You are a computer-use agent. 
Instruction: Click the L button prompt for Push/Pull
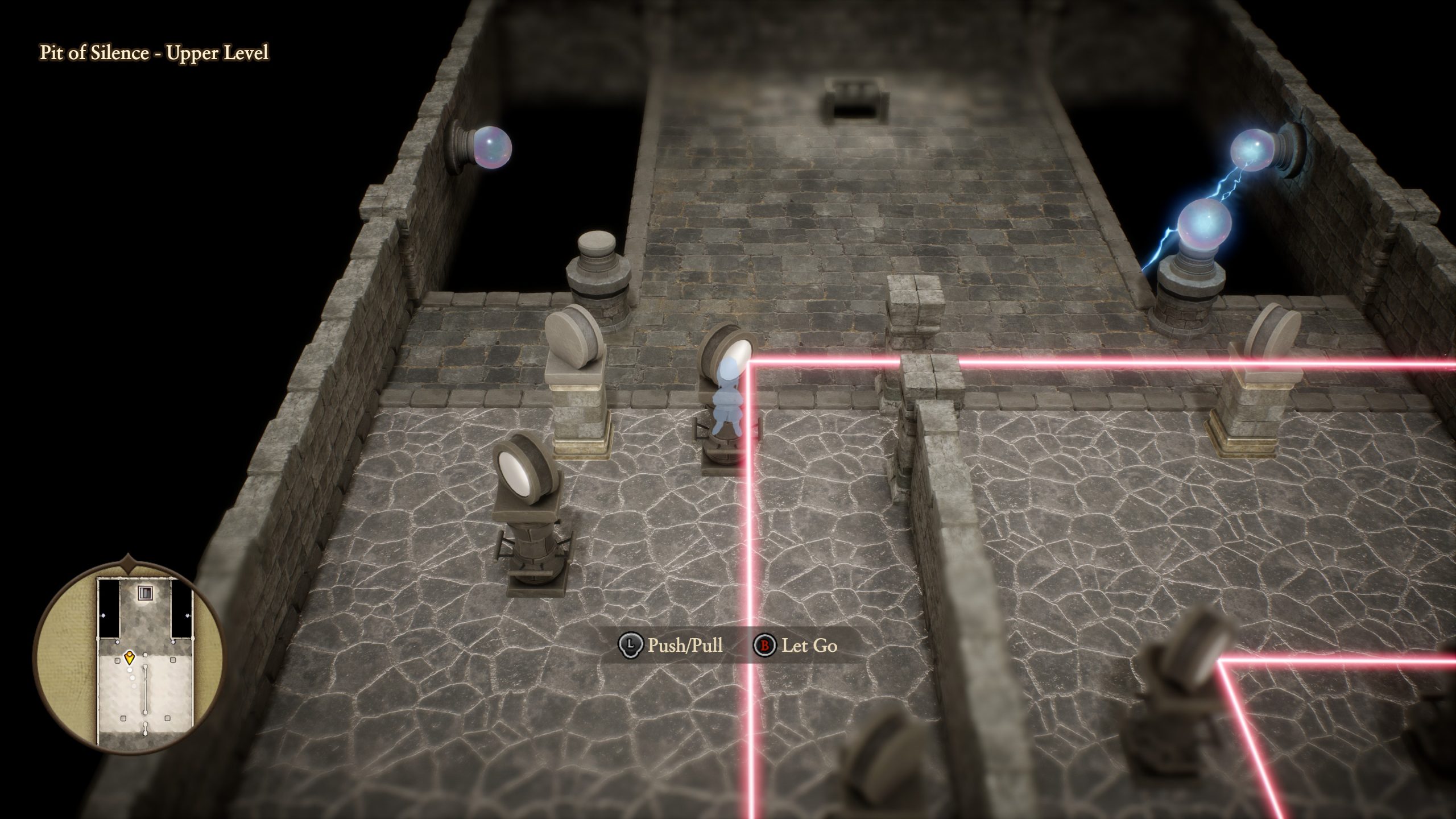(632, 645)
